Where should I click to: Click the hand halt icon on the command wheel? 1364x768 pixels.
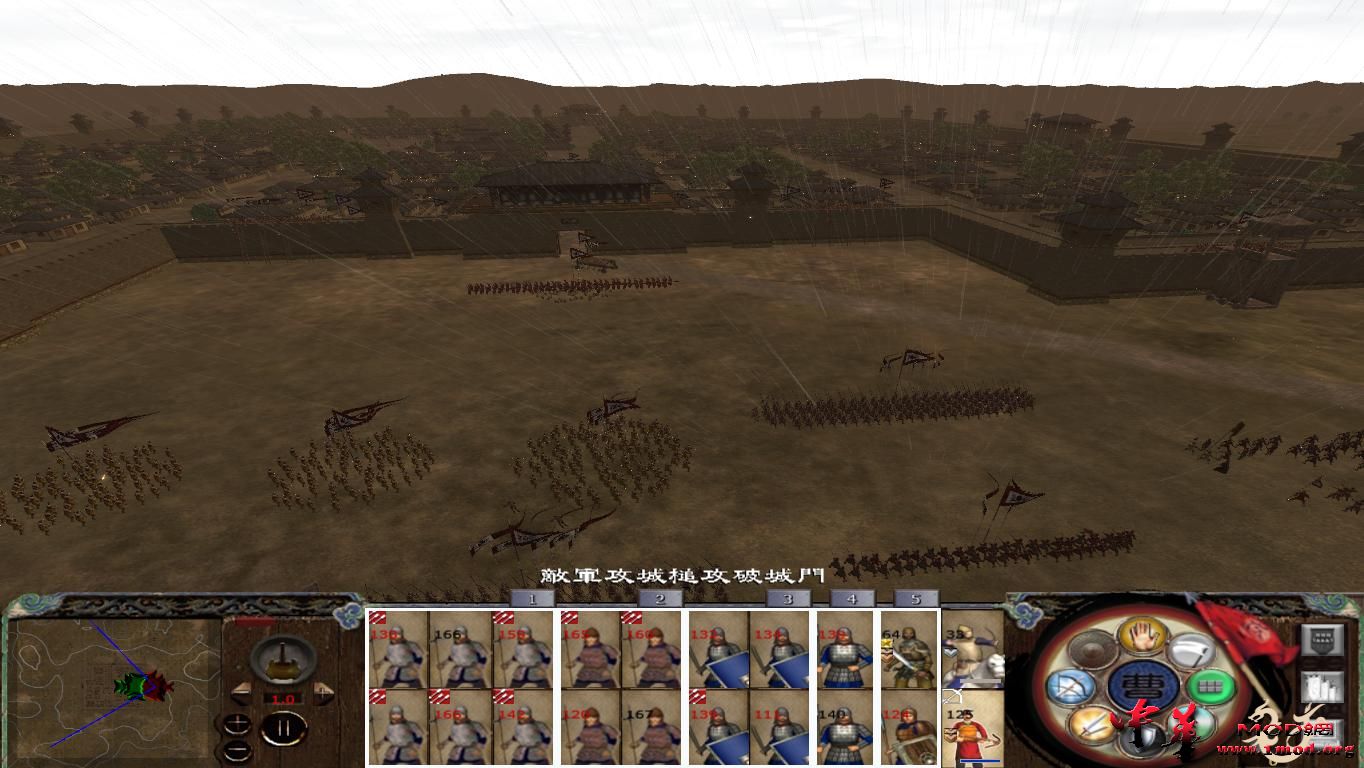point(1141,636)
